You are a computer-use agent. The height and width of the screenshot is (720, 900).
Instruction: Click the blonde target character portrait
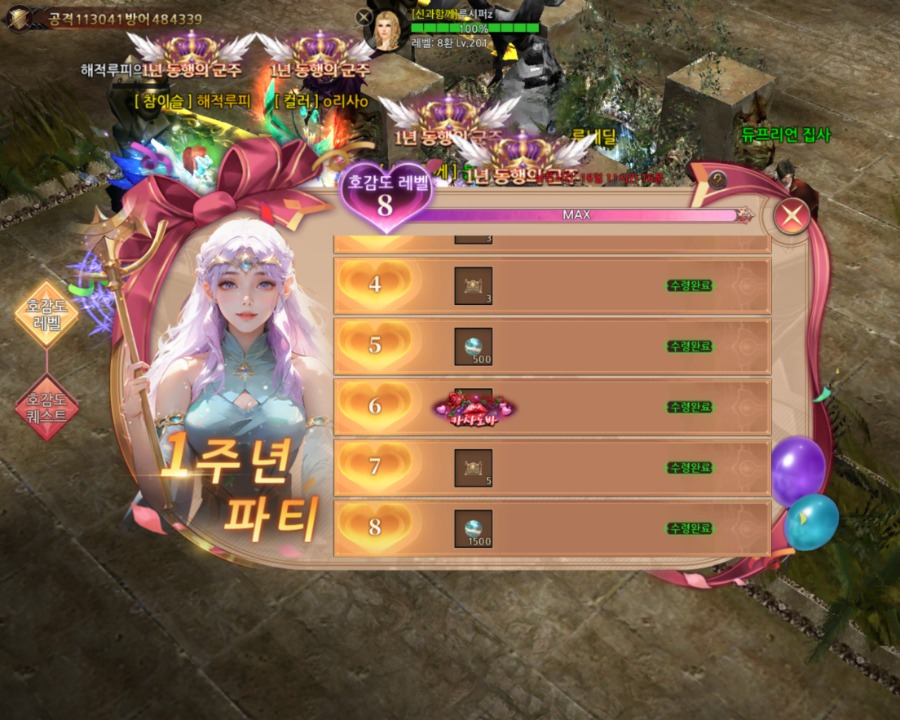coord(386,30)
